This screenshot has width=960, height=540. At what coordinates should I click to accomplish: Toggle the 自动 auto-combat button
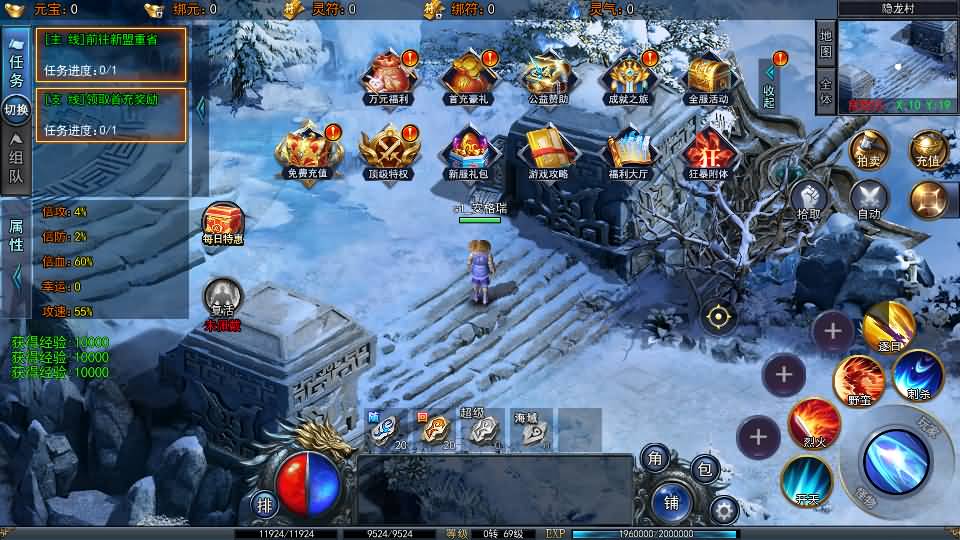868,199
